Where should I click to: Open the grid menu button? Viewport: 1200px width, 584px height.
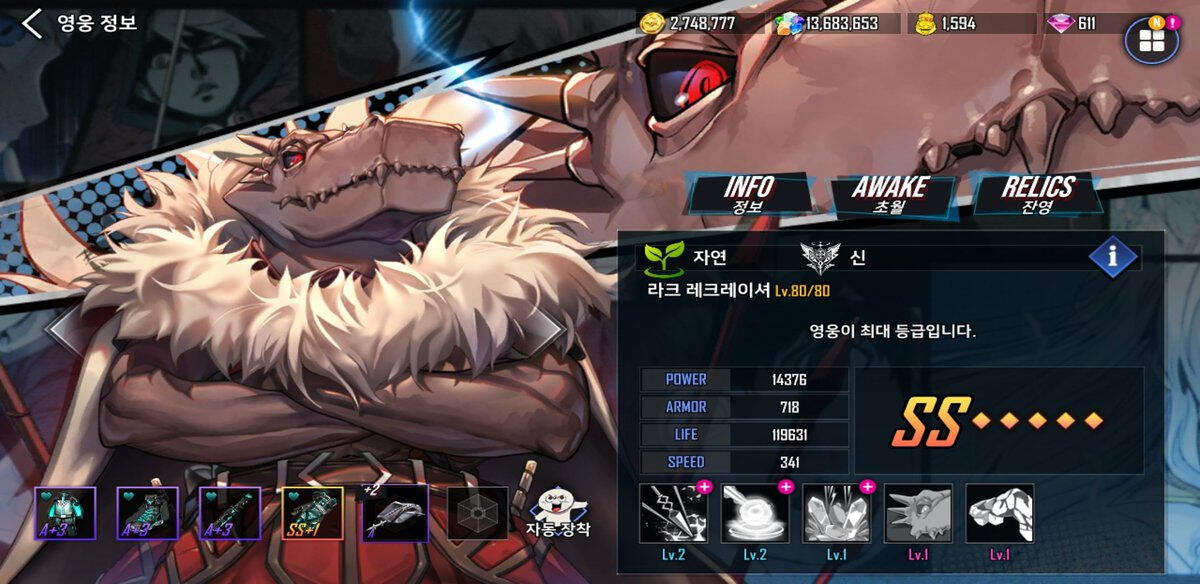1151,40
